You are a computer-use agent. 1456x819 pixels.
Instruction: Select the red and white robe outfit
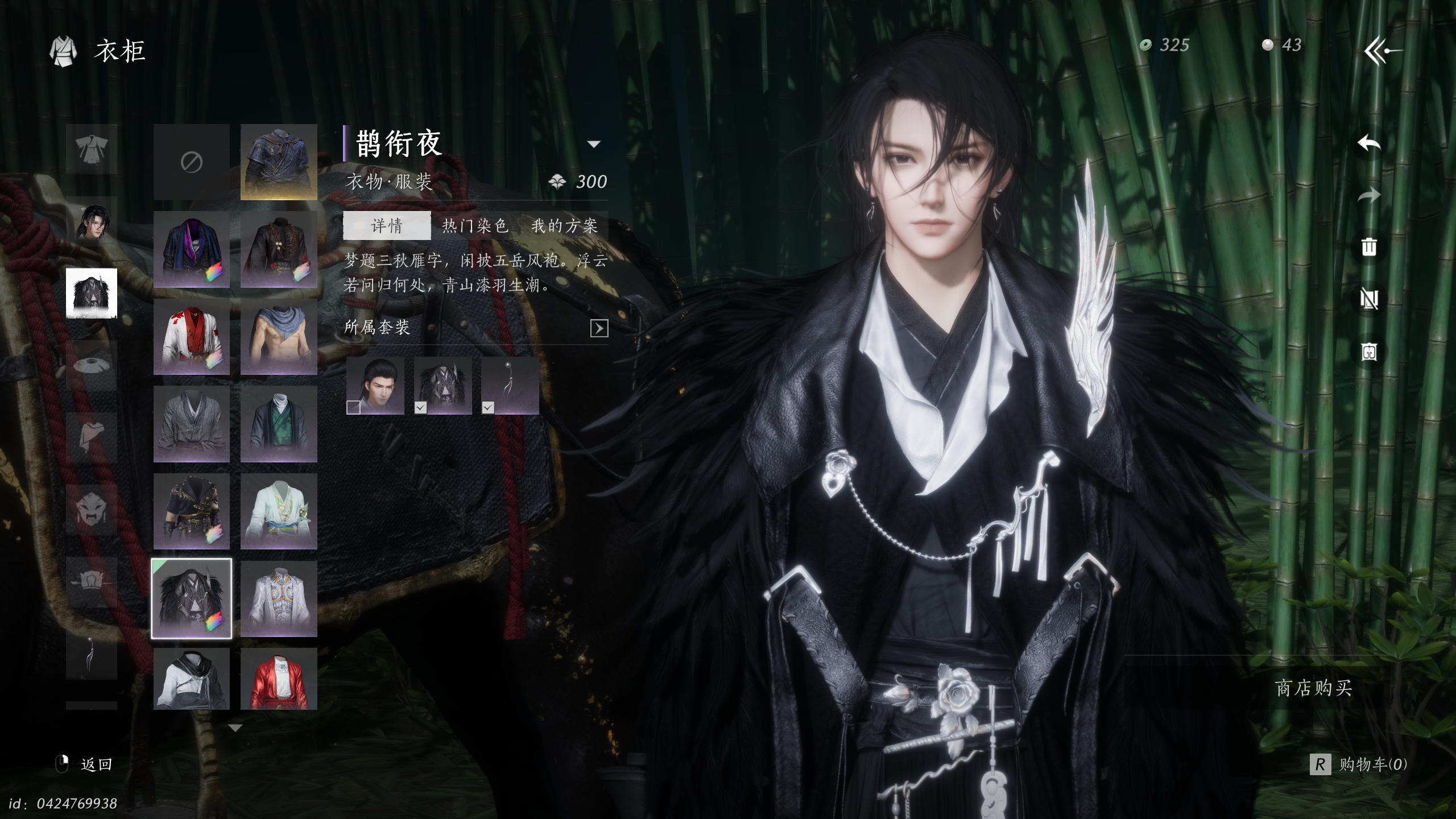point(192,337)
